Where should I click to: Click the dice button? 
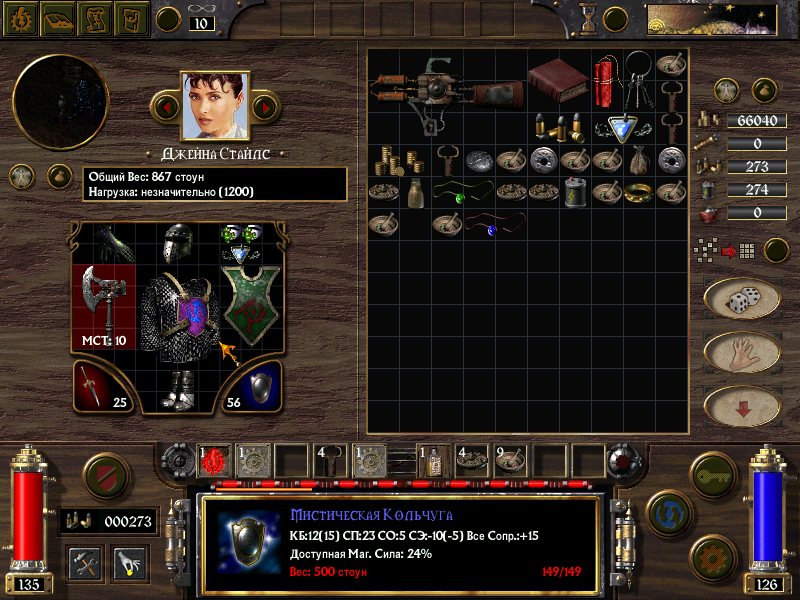tap(742, 300)
